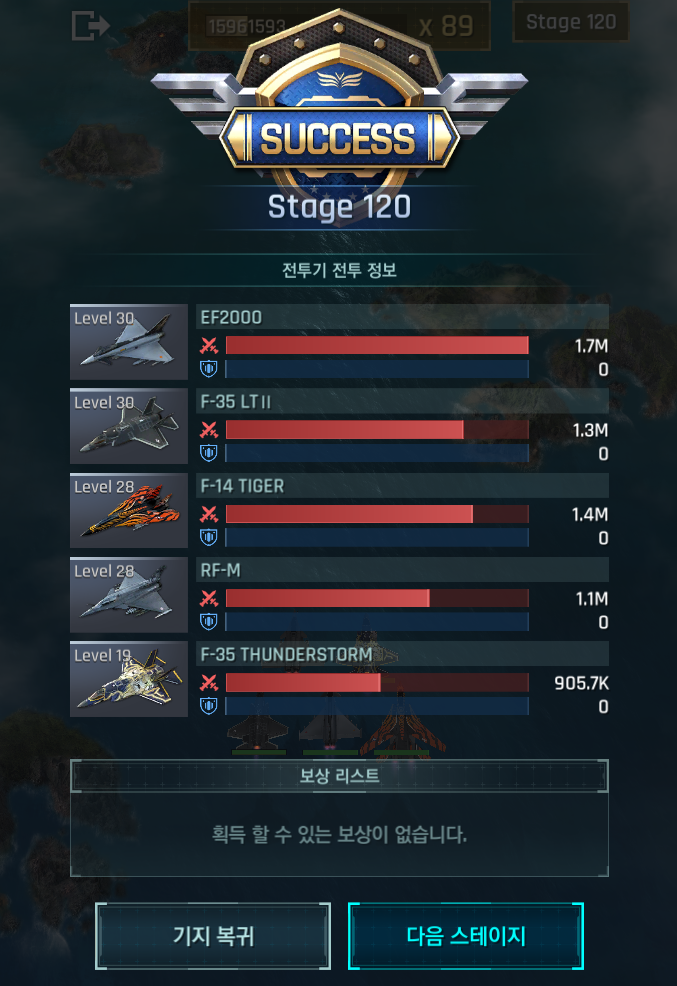Image resolution: width=677 pixels, height=986 pixels.
Task: Choose the F-35 LT II fighter thumbnail
Action: 129,426
